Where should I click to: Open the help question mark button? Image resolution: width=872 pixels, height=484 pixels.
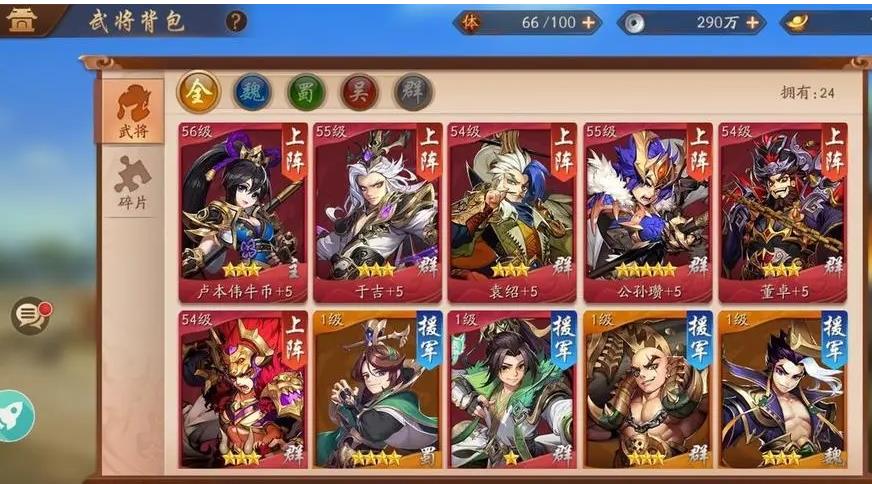tap(235, 21)
